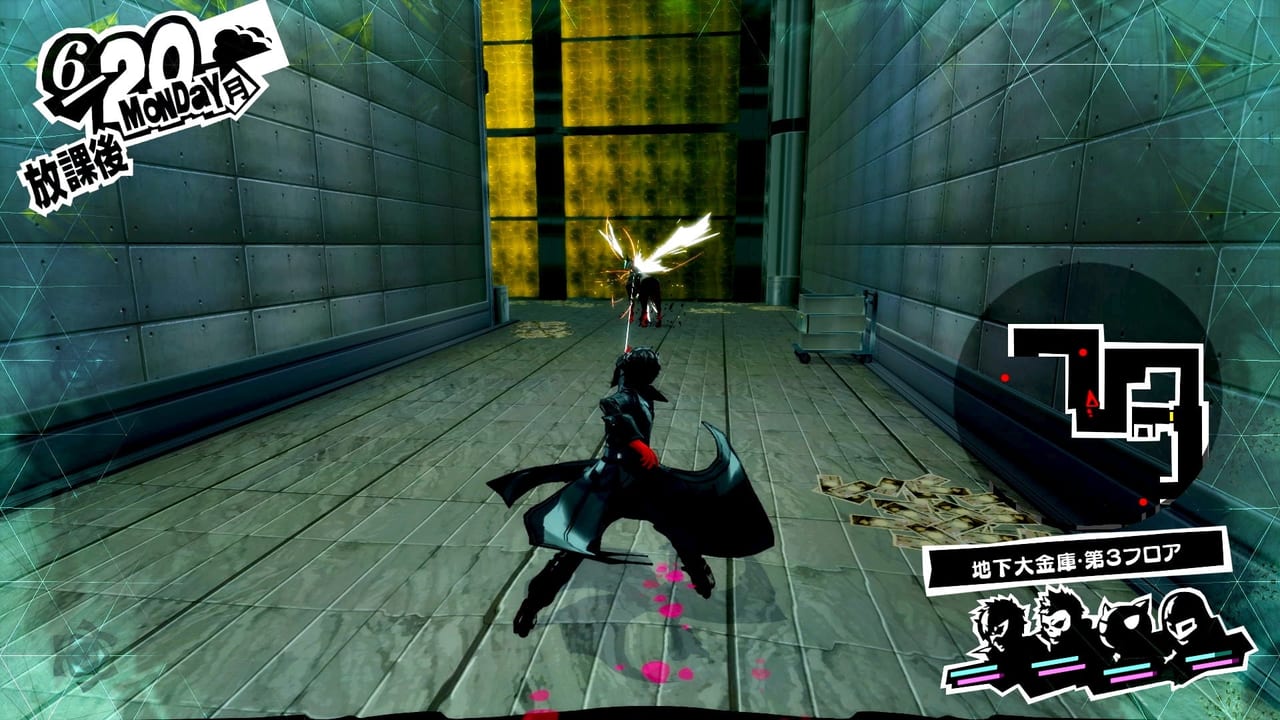Click the yellow objective marker on the minimap

[x=1171, y=416]
